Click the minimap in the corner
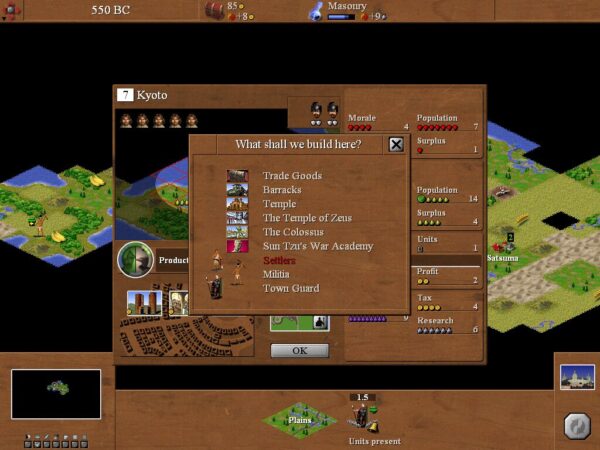Screen dimensions: 600x450 (x=56, y=393)
